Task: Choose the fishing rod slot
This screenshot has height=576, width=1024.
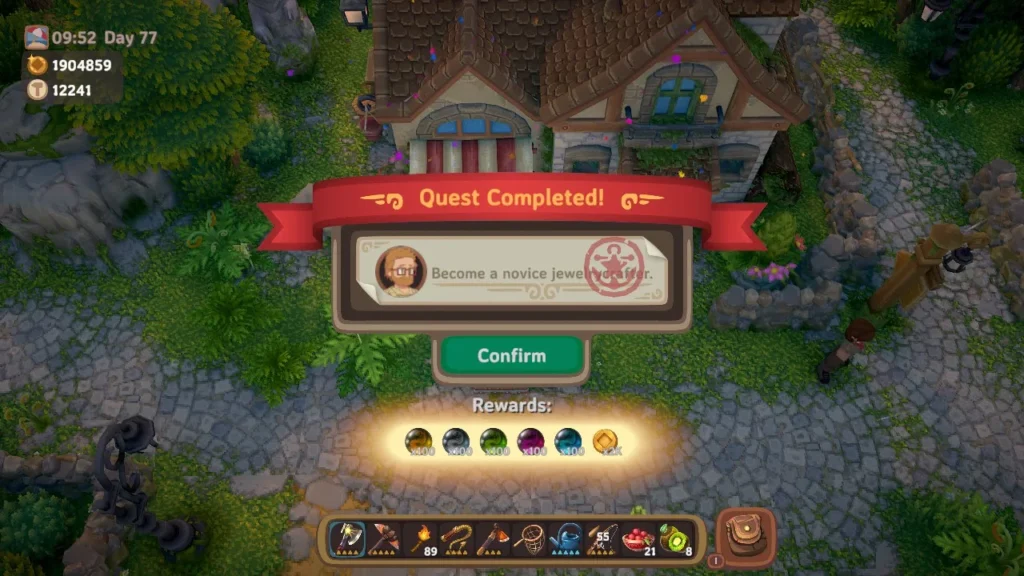Action: point(601,539)
